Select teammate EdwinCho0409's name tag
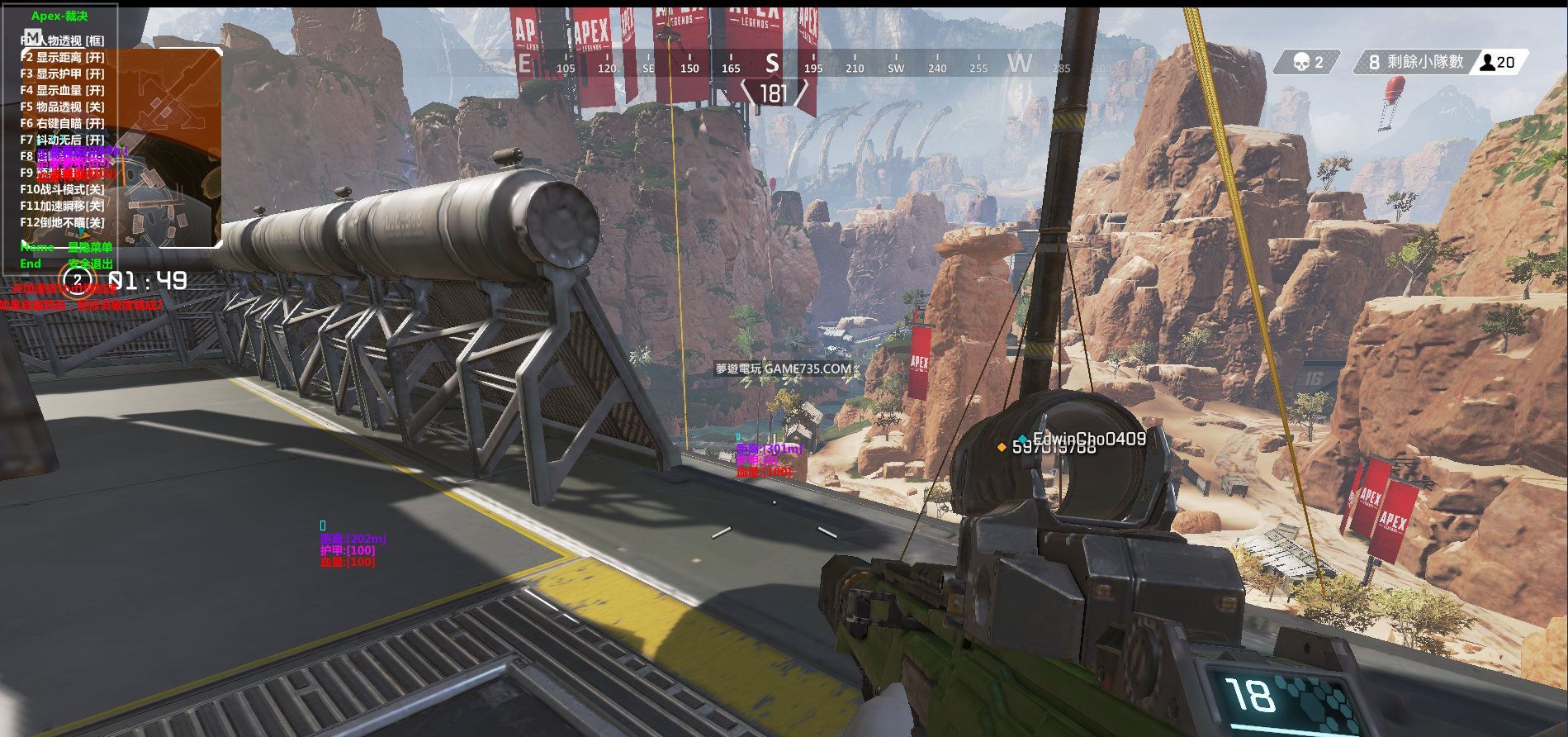Screen dimensions: 1568x737 tap(1089, 439)
